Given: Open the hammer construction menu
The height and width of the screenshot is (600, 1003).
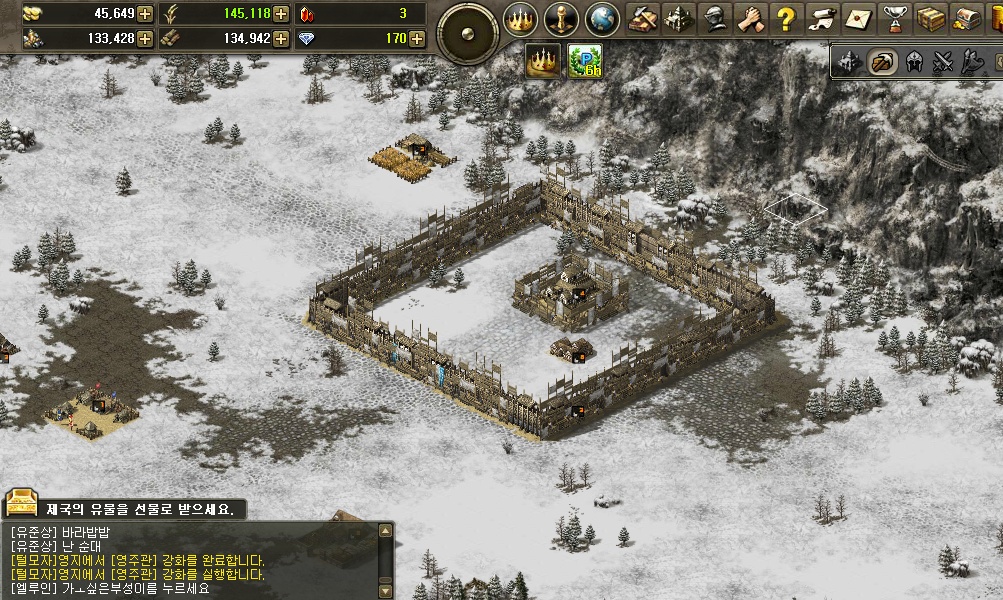Looking at the screenshot, I should (x=641, y=18).
